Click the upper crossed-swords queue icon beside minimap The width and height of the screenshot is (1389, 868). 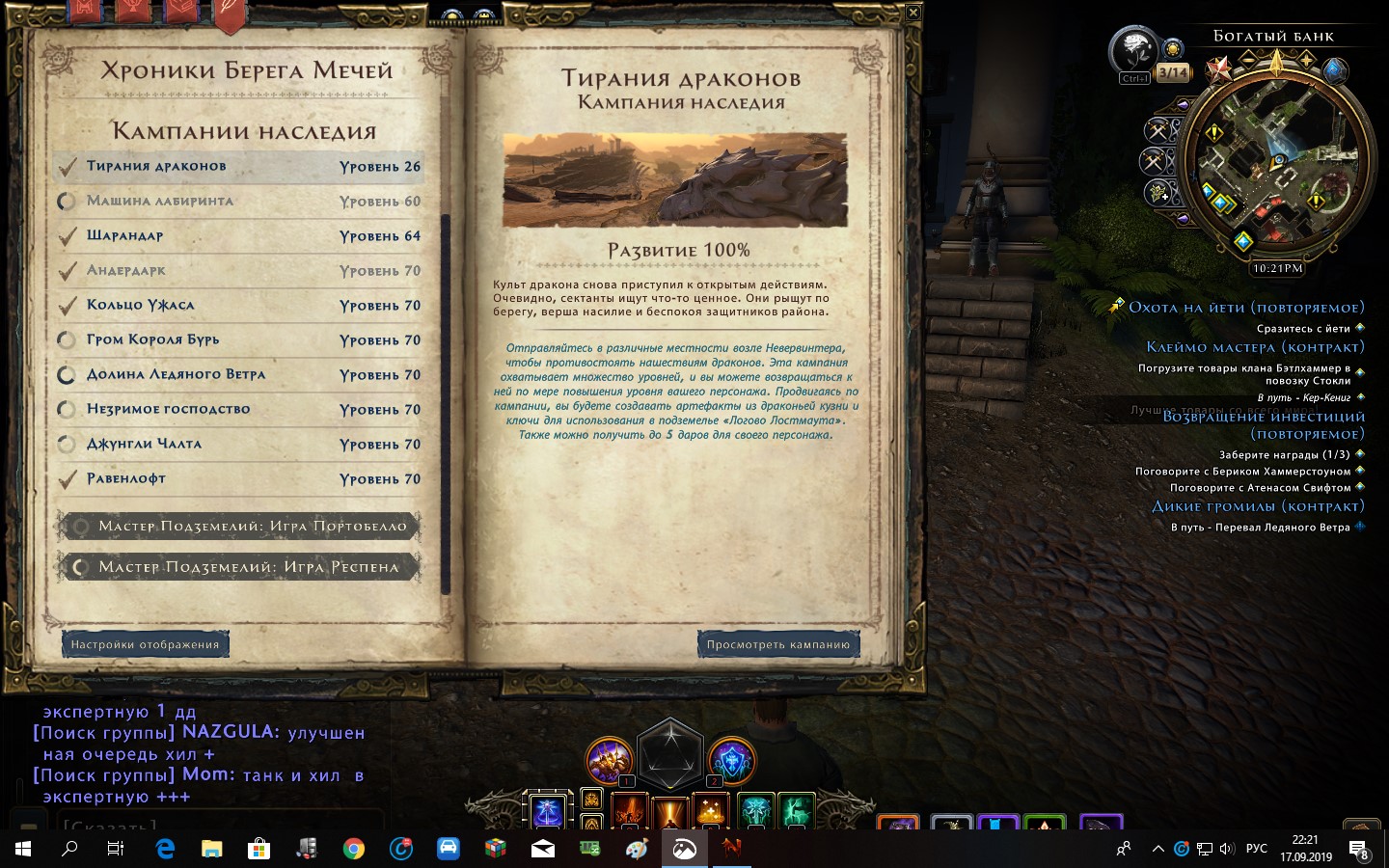[1158, 132]
